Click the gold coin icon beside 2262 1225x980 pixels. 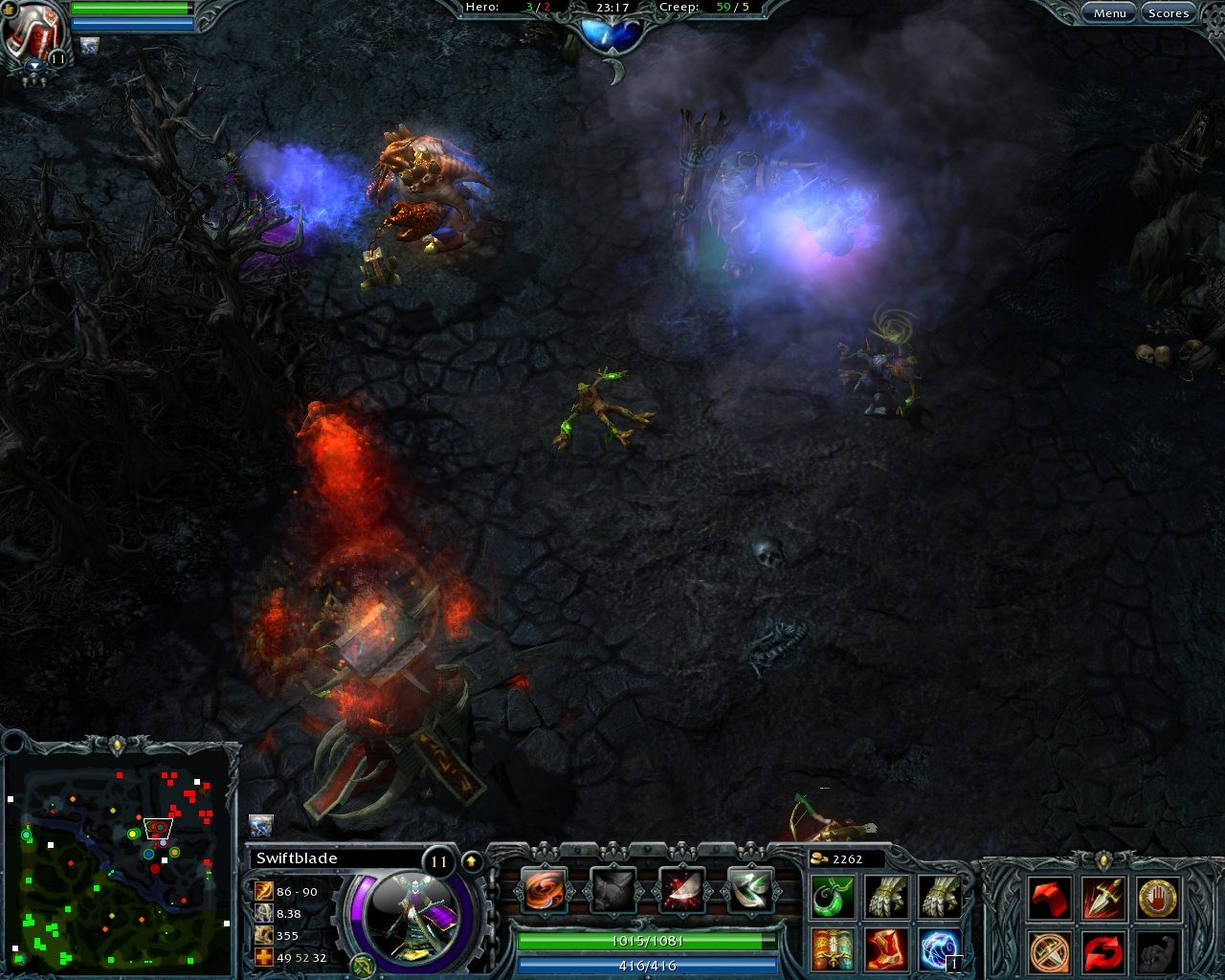click(821, 858)
